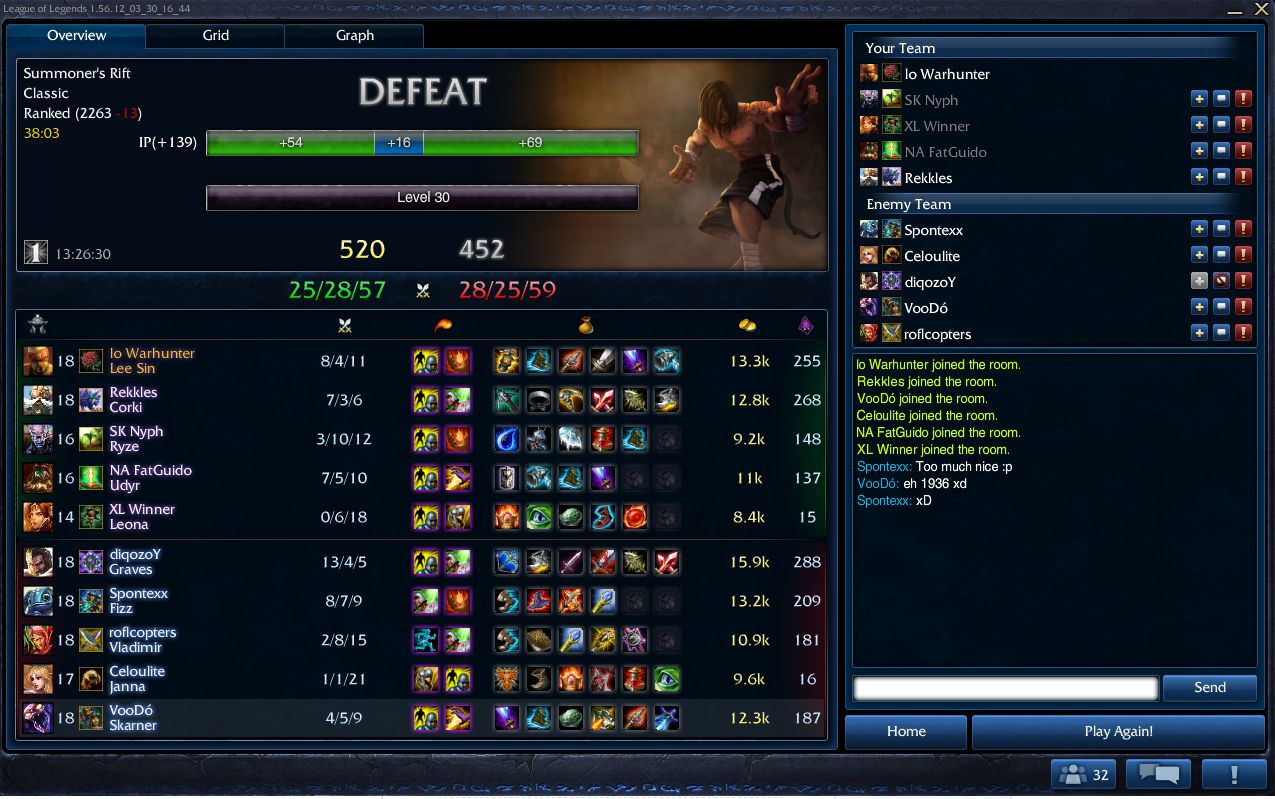Screen dimensions: 1275x799
Task: Minimize the client window
Action: (1234, 9)
